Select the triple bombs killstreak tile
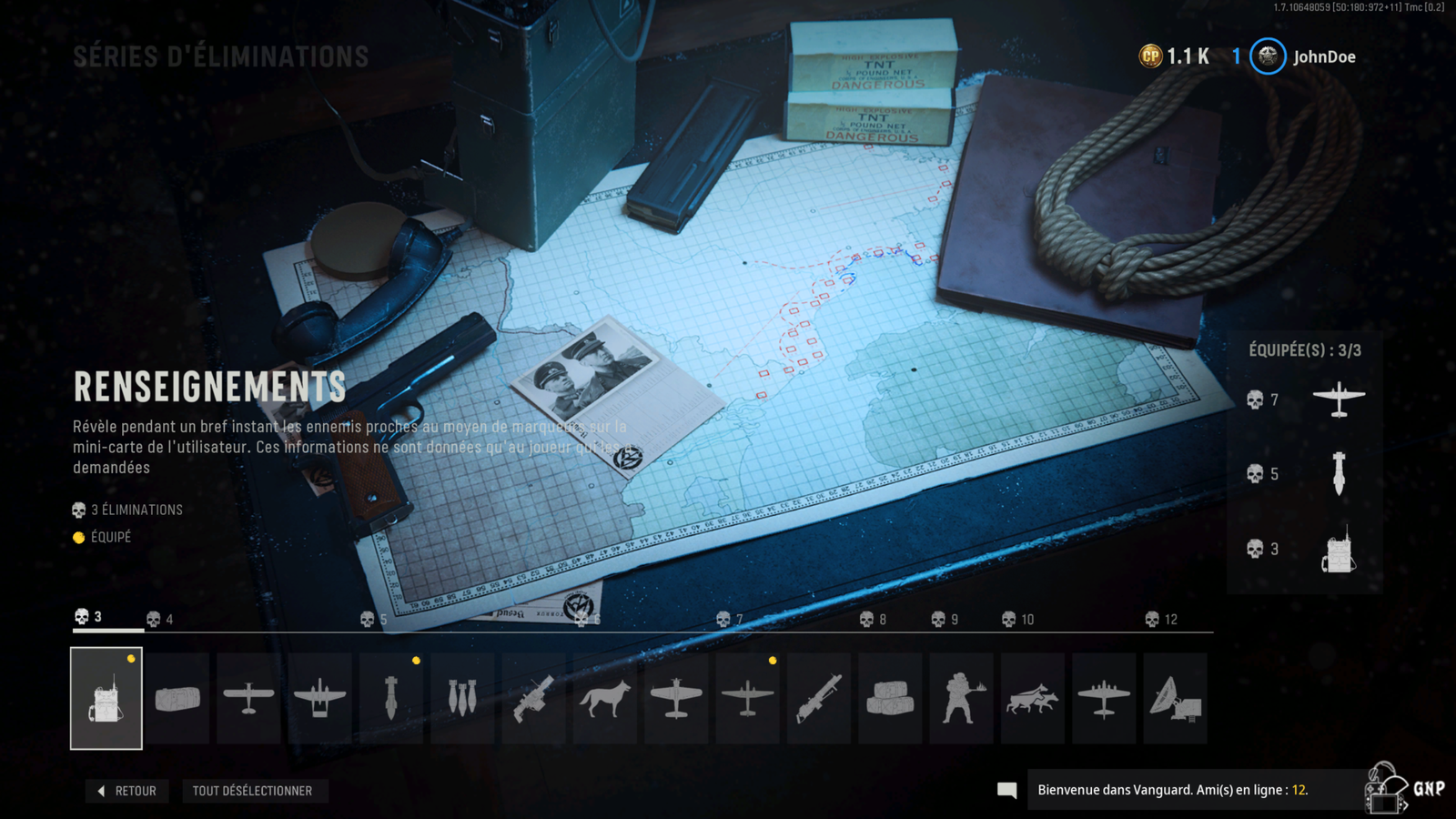This screenshot has width=1456, height=819. pos(462,698)
